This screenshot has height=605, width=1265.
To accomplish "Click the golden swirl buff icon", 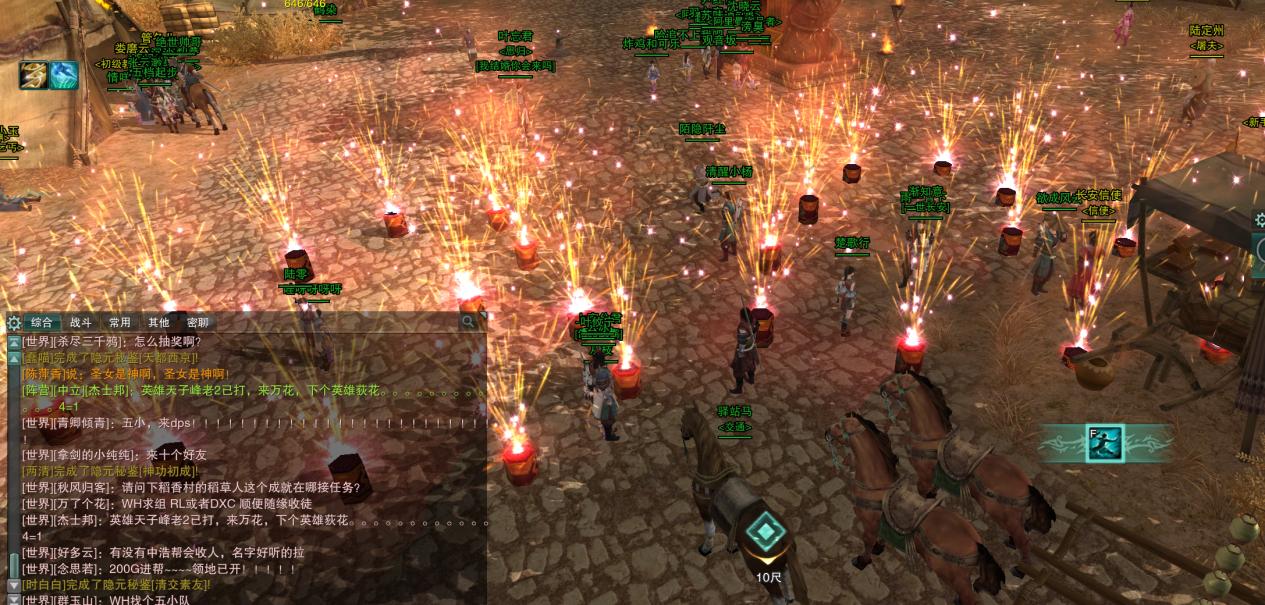I will [34, 76].
